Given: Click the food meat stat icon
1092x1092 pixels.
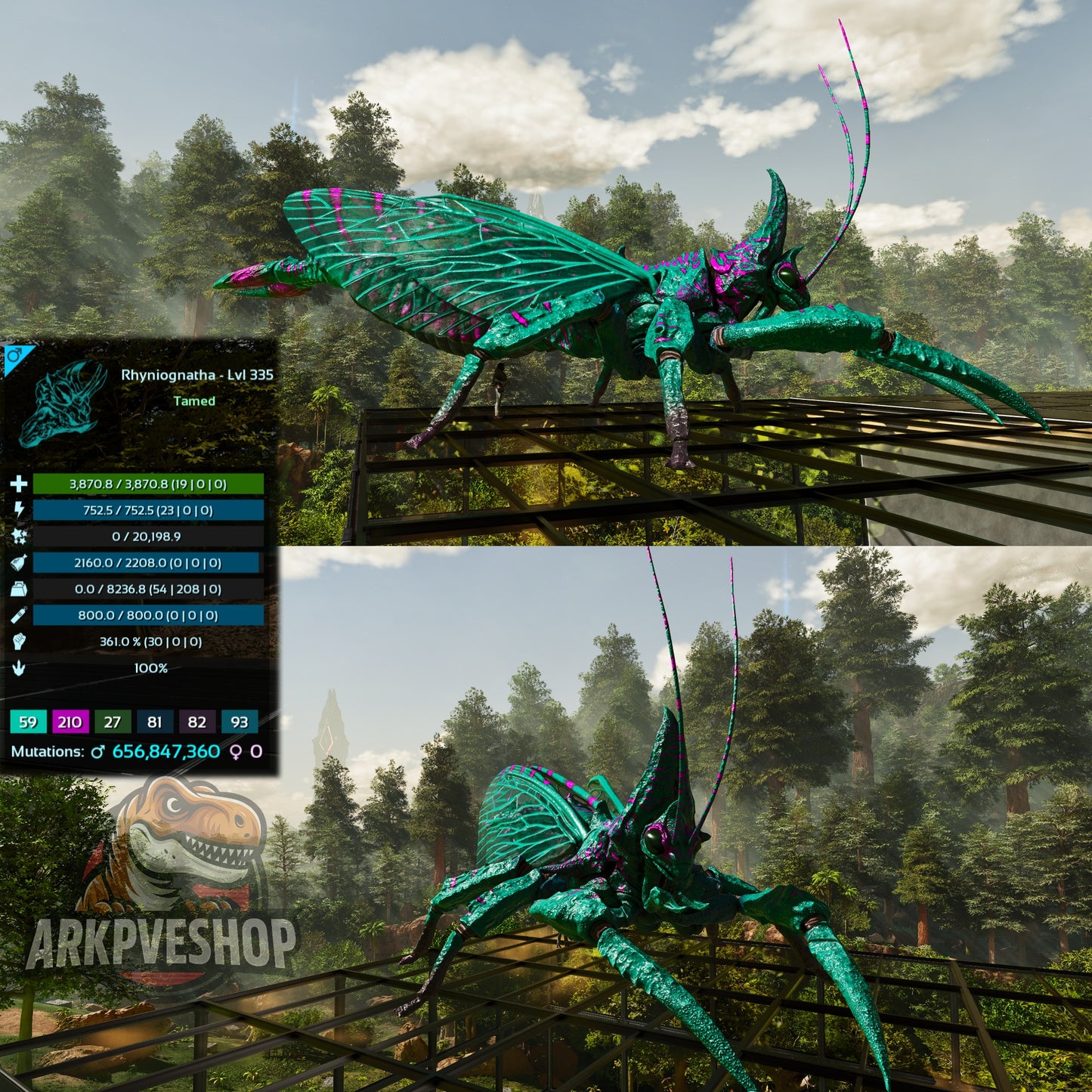Looking at the screenshot, I should point(19,562).
